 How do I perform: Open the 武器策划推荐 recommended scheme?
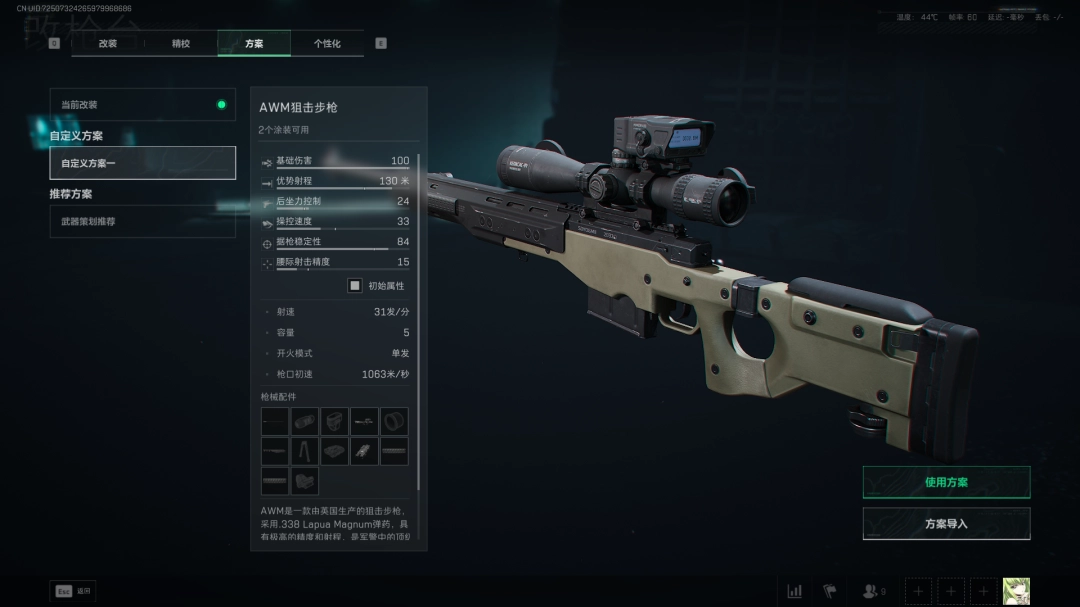[x=143, y=221]
